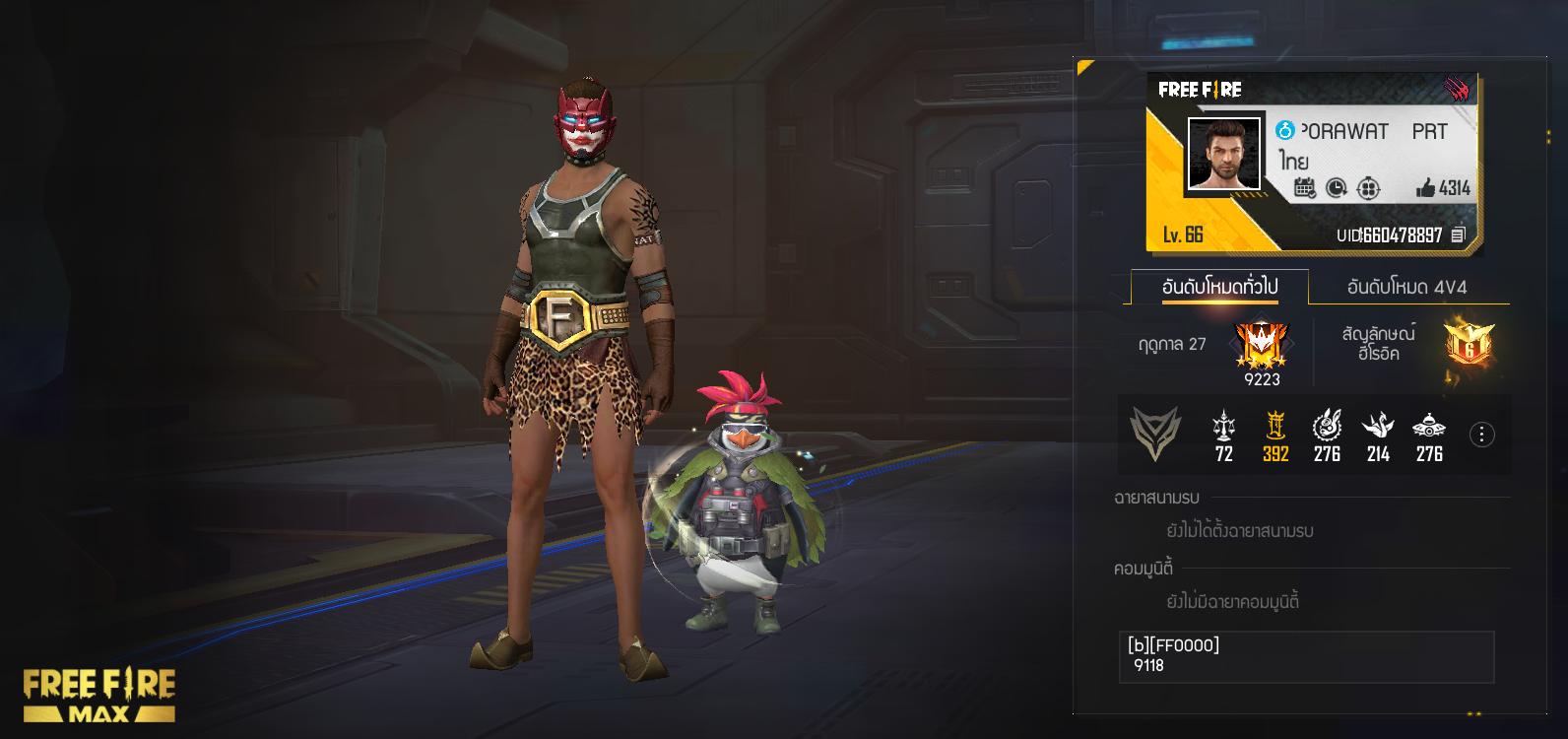
Task: Click the calendar icon on the profile card
Action: (1304, 187)
